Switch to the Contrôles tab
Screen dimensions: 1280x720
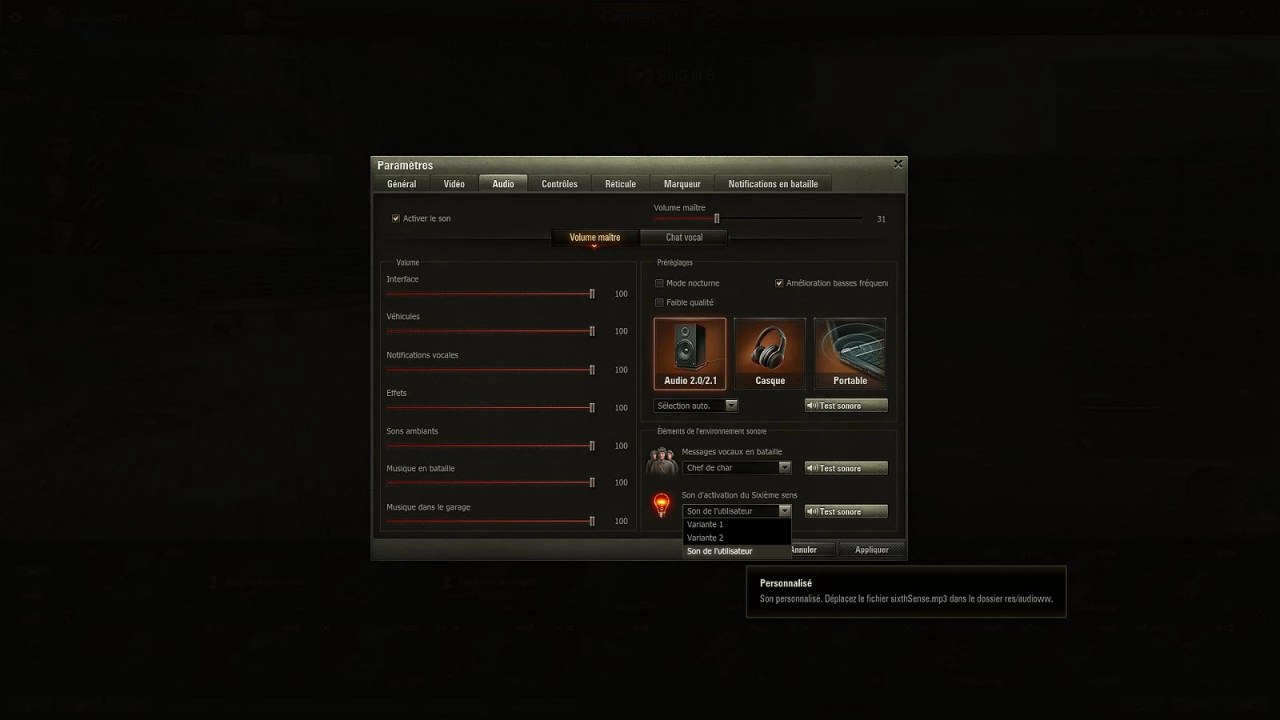[559, 183]
